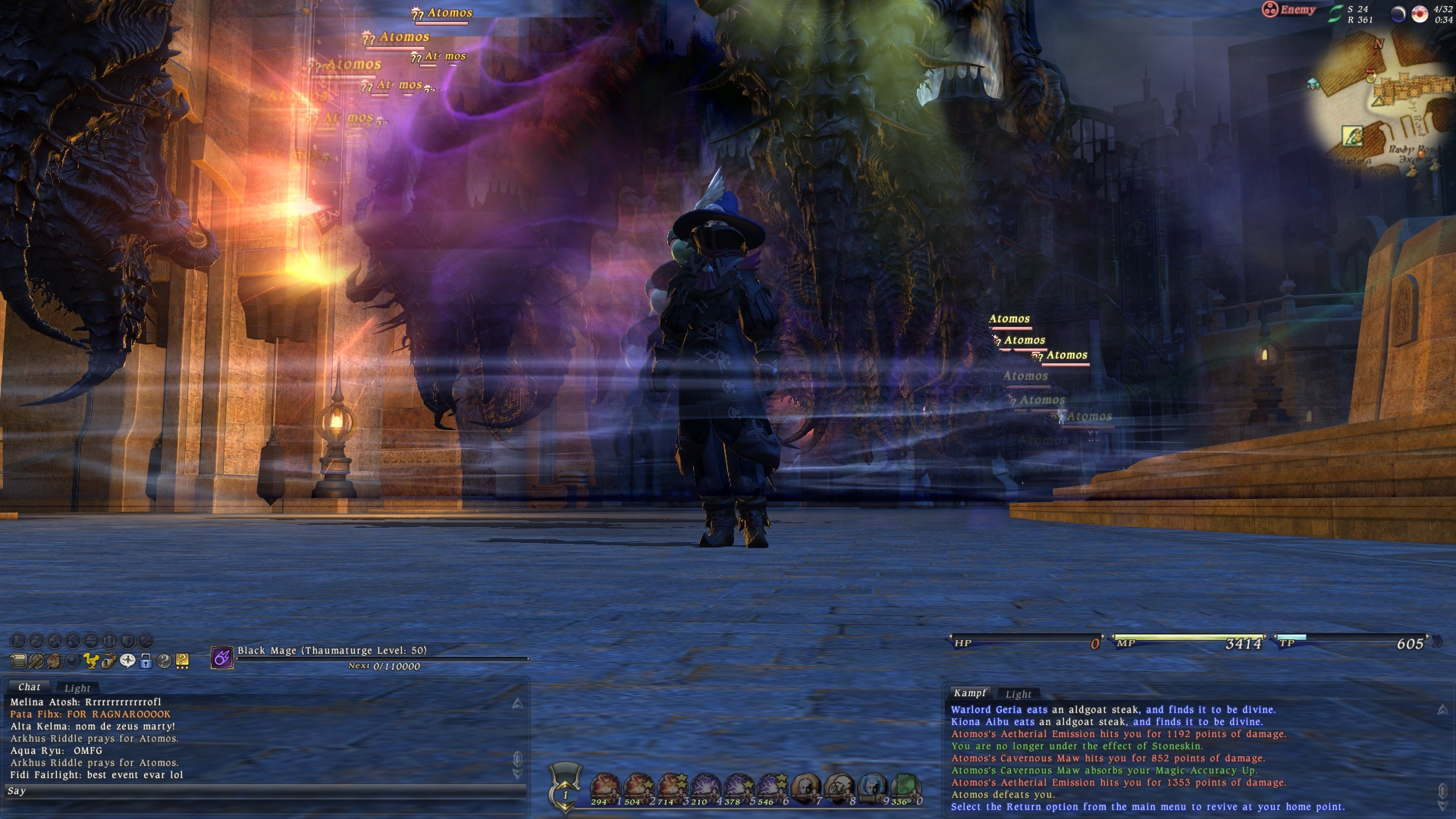
Task: Open the journal scroll menu icon
Action: click(18, 661)
